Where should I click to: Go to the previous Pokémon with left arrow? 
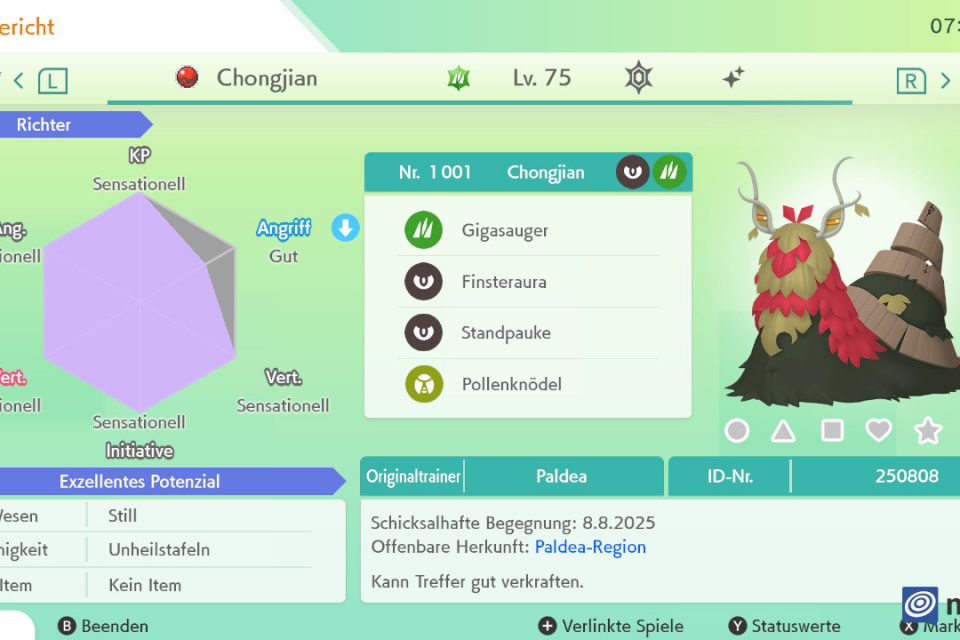[x=19, y=80]
